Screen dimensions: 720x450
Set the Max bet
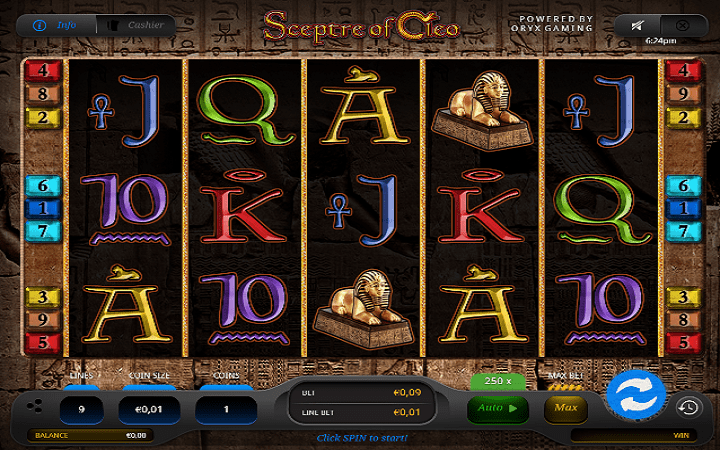click(x=565, y=408)
